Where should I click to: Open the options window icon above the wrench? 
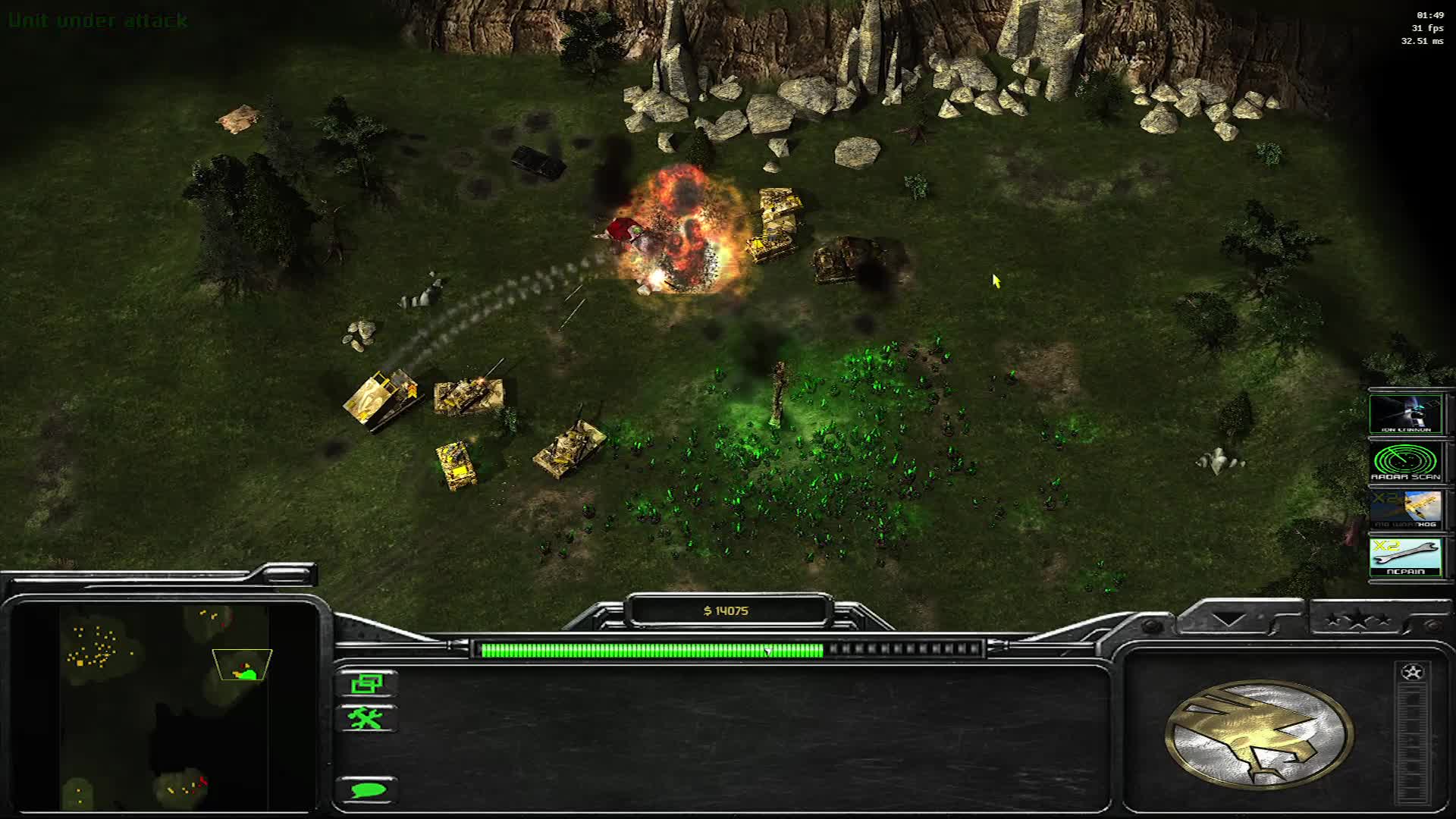[x=369, y=685]
